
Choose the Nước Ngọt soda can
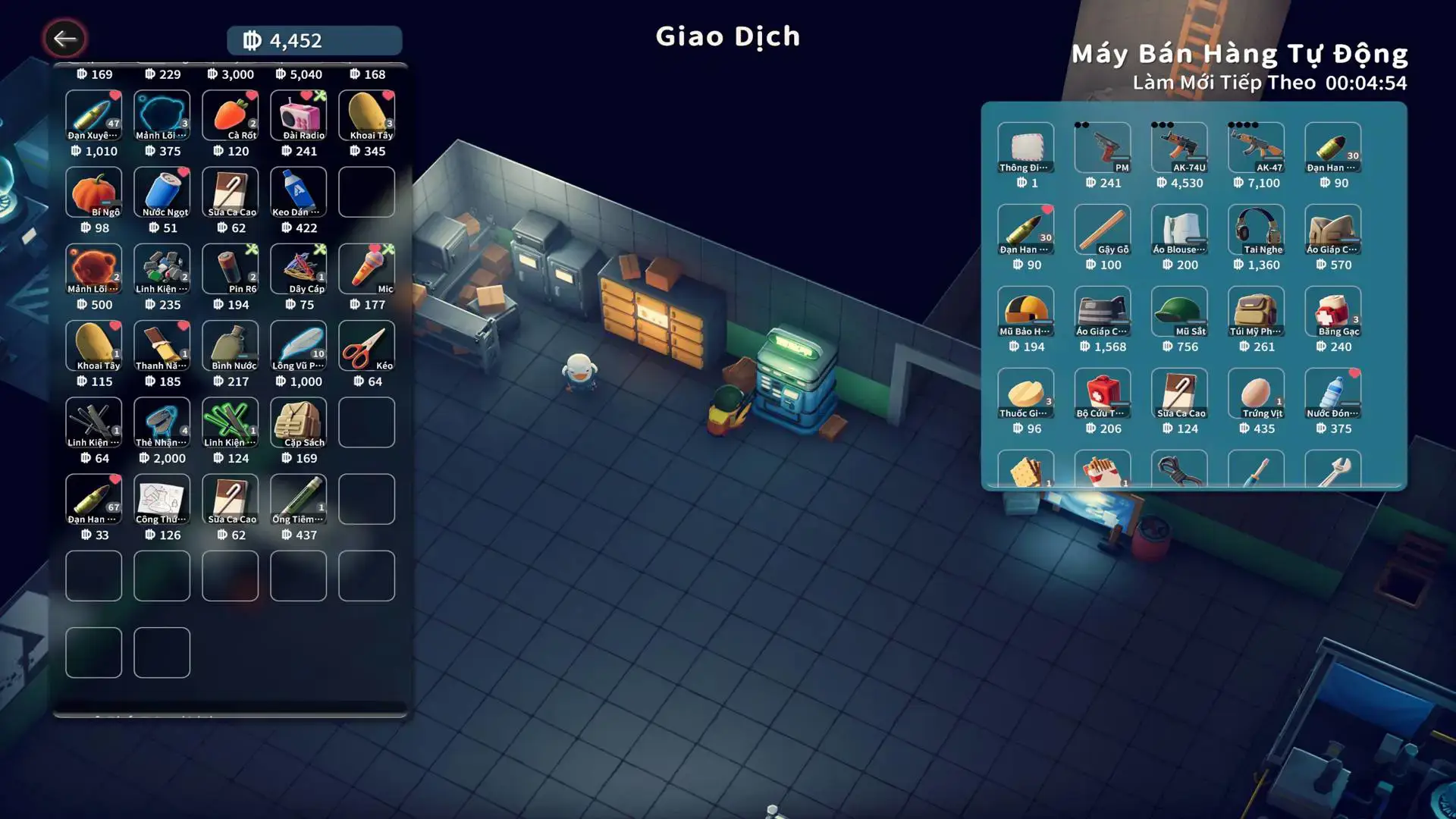click(162, 193)
